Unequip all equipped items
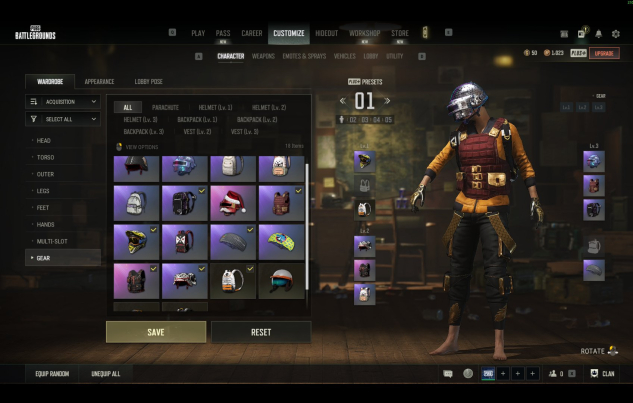This screenshot has width=633, height=403. pyautogui.click(x=105, y=374)
